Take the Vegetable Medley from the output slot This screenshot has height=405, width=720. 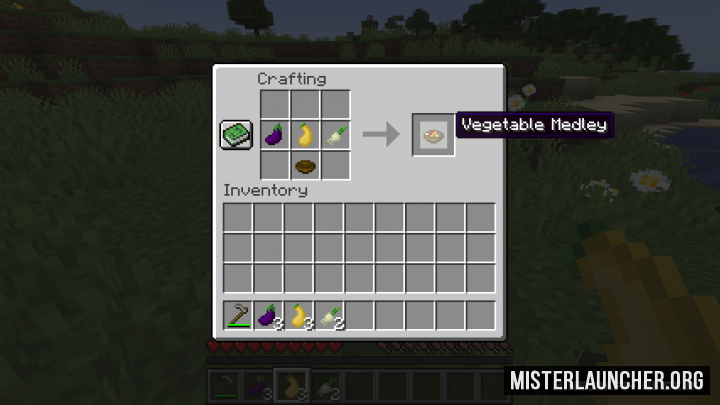434,135
